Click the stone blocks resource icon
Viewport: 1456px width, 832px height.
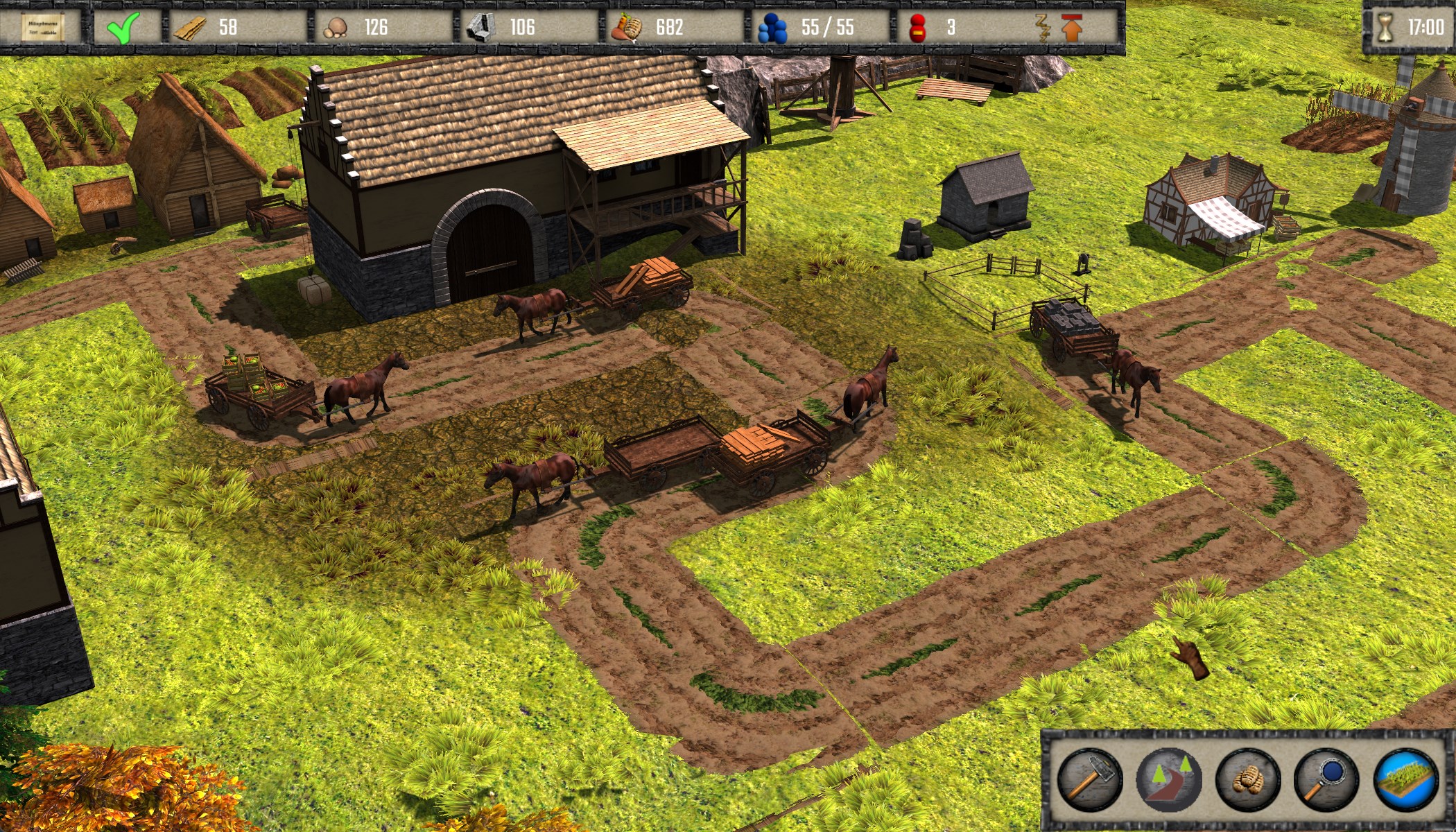click(480, 28)
